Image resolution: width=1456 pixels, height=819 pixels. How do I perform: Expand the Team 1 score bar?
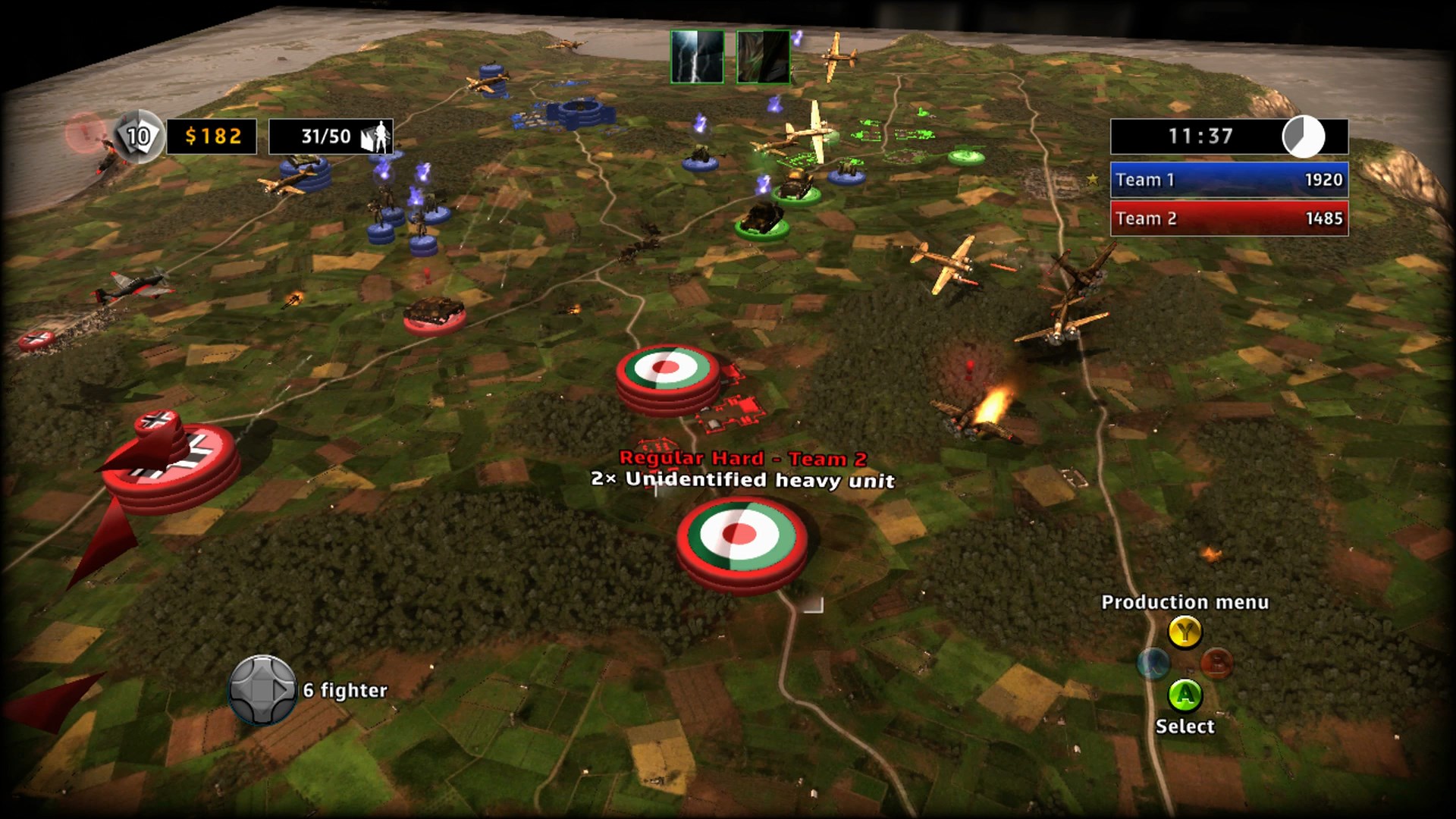[1228, 180]
